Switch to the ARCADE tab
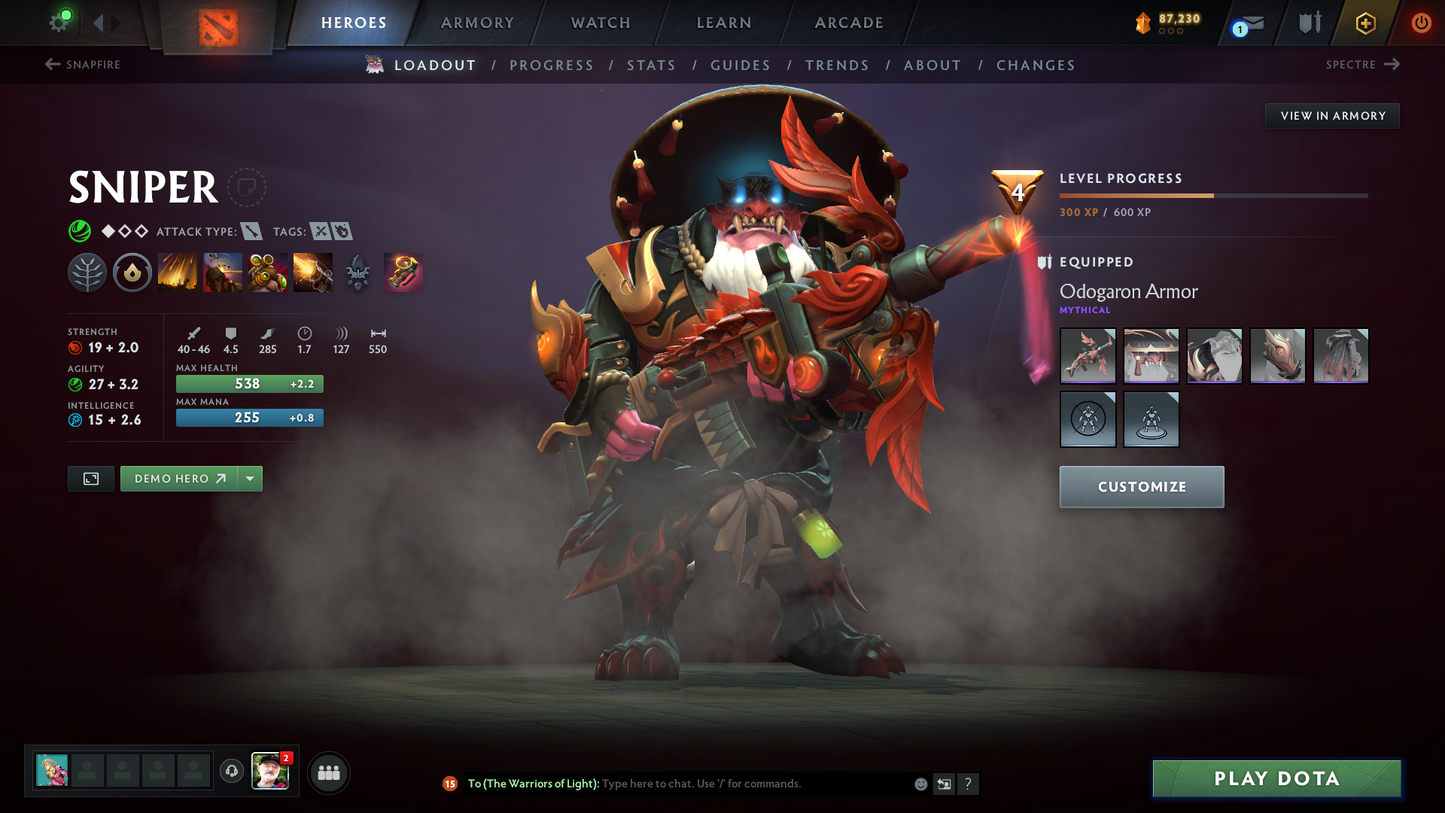 point(847,22)
